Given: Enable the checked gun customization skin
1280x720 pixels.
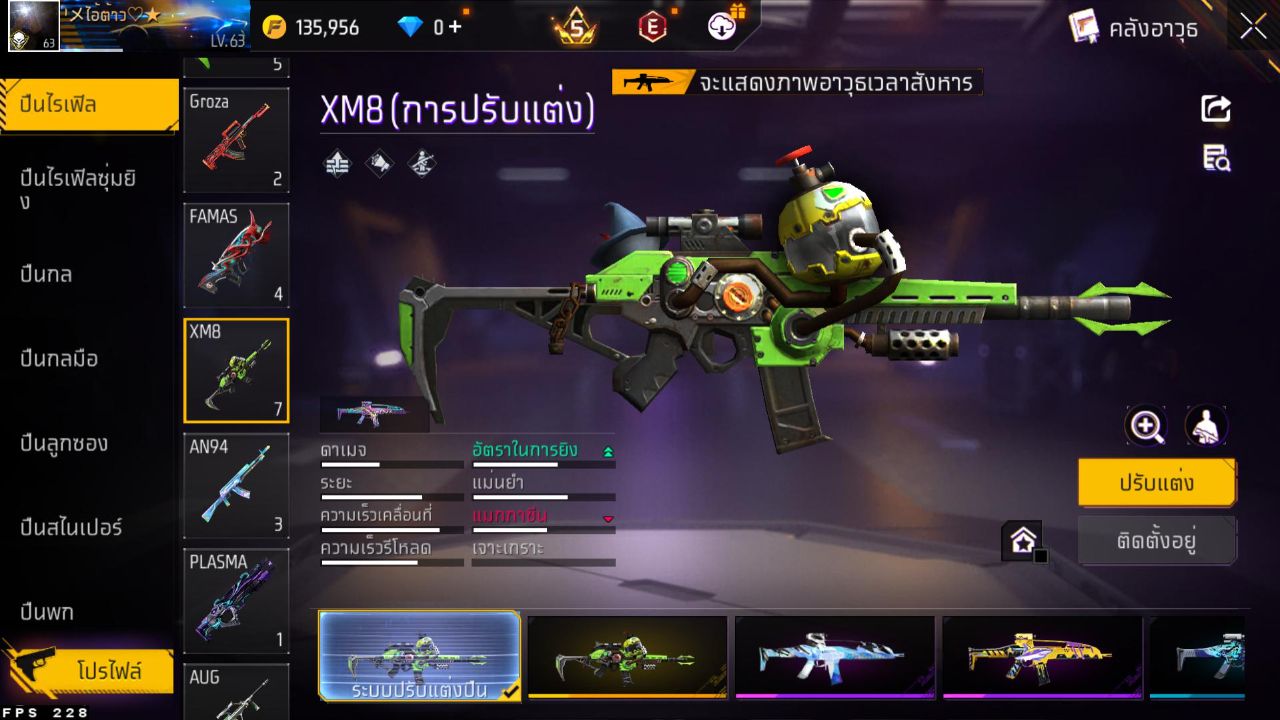Looking at the screenshot, I should 420,655.
